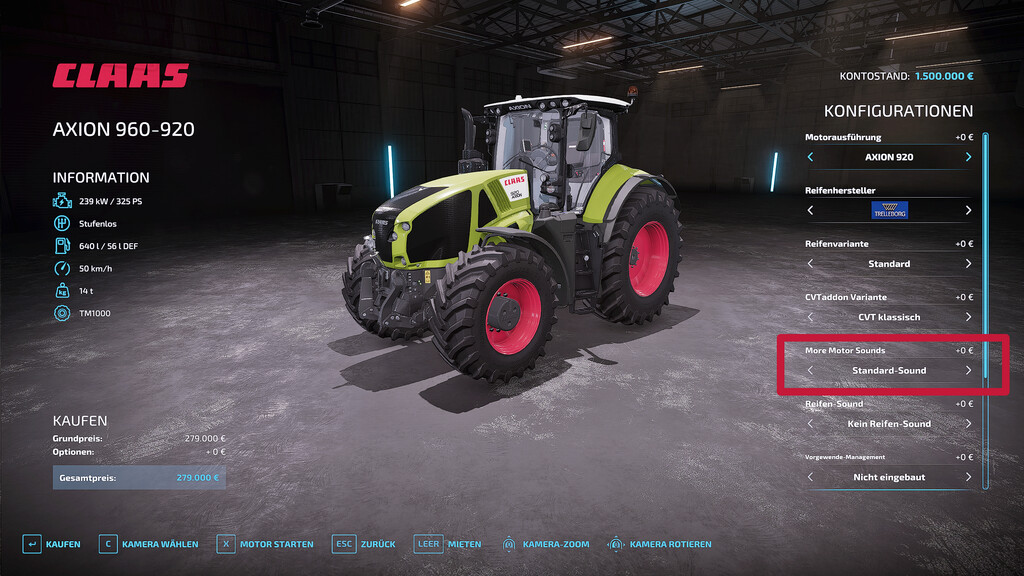This screenshot has height=576, width=1024.
Task: Switch to next Reifenhersteller tire brand
Action: [x=968, y=210]
